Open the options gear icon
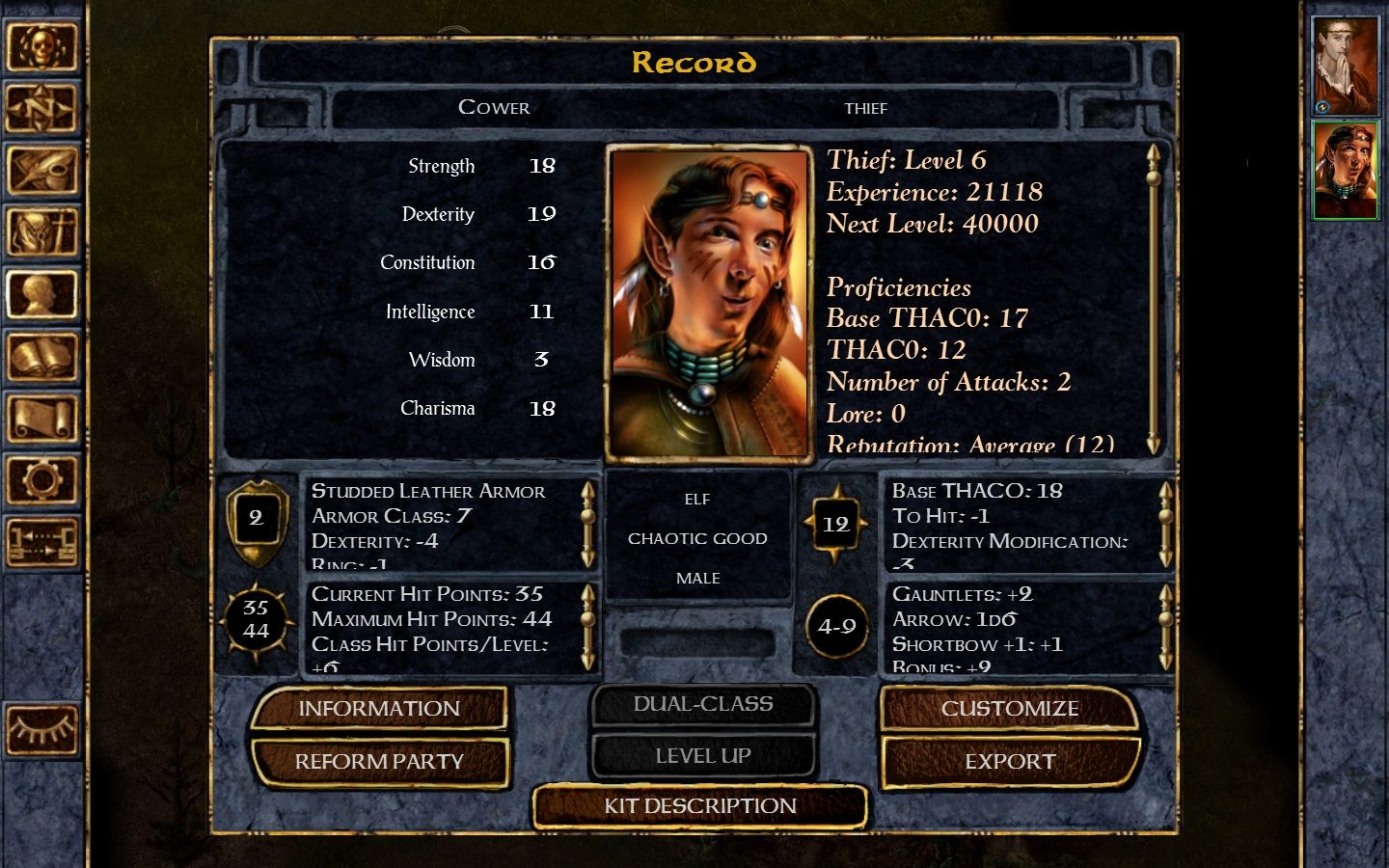The image size is (1389, 868). [x=41, y=479]
